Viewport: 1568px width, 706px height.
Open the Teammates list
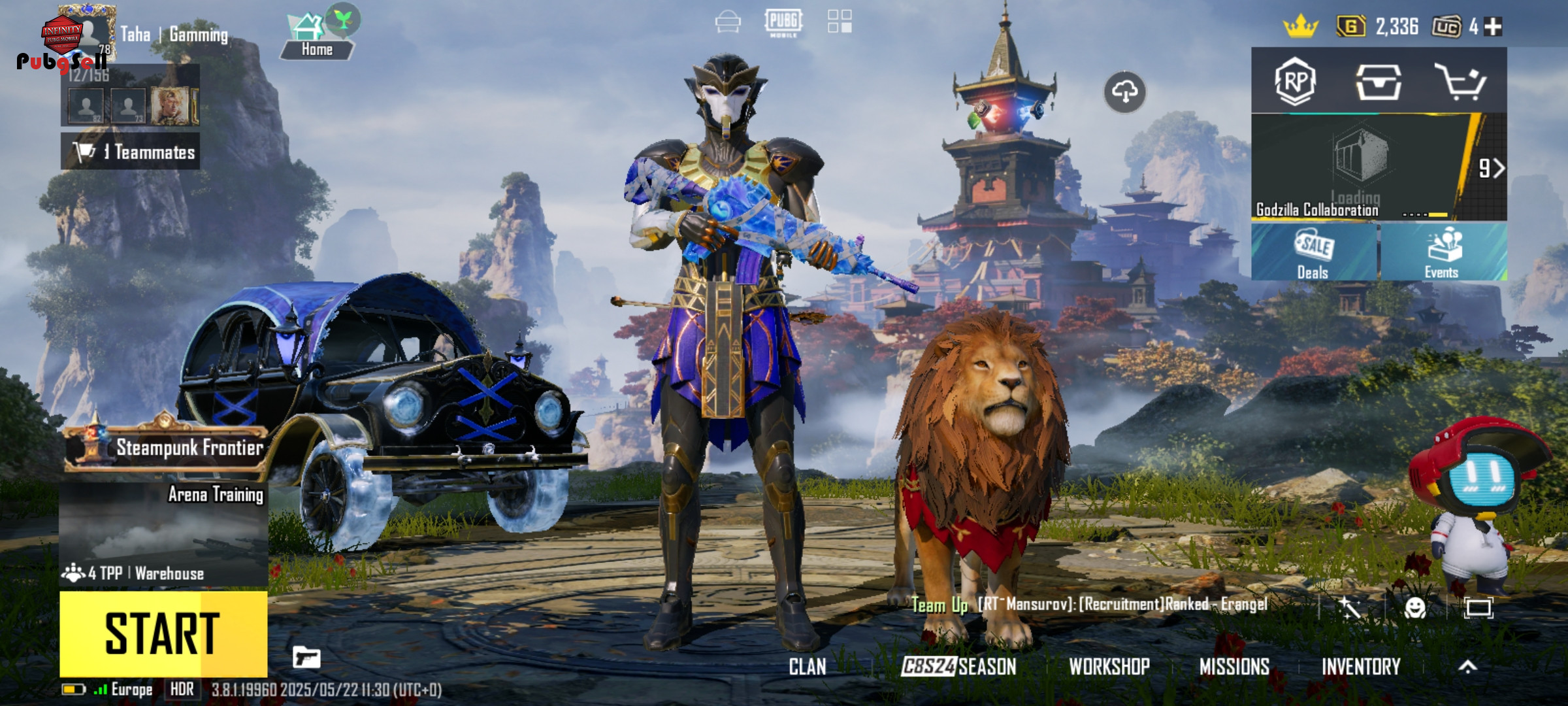(131, 152)
